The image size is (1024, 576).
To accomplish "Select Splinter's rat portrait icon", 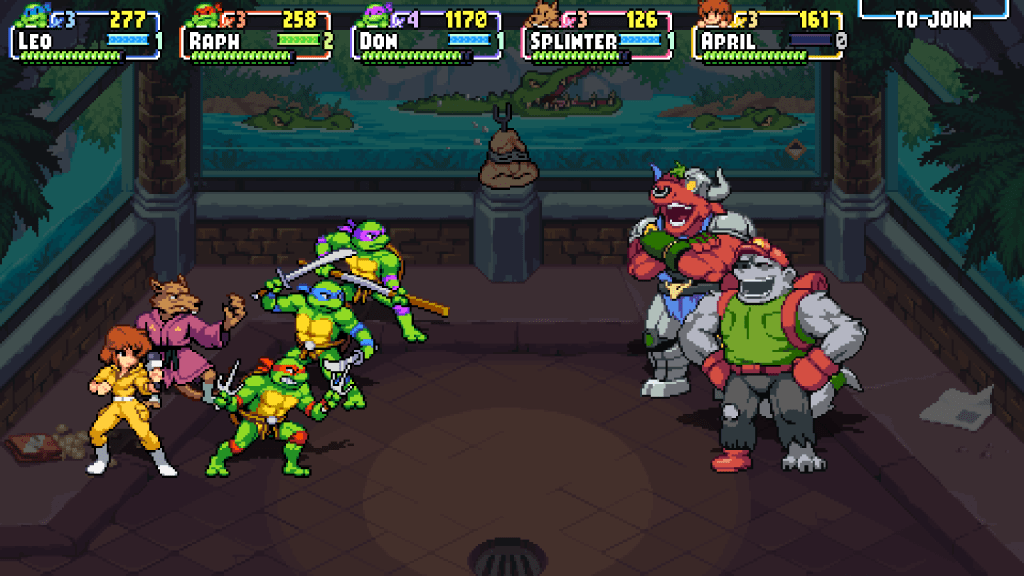I will (x=545, y=16).
